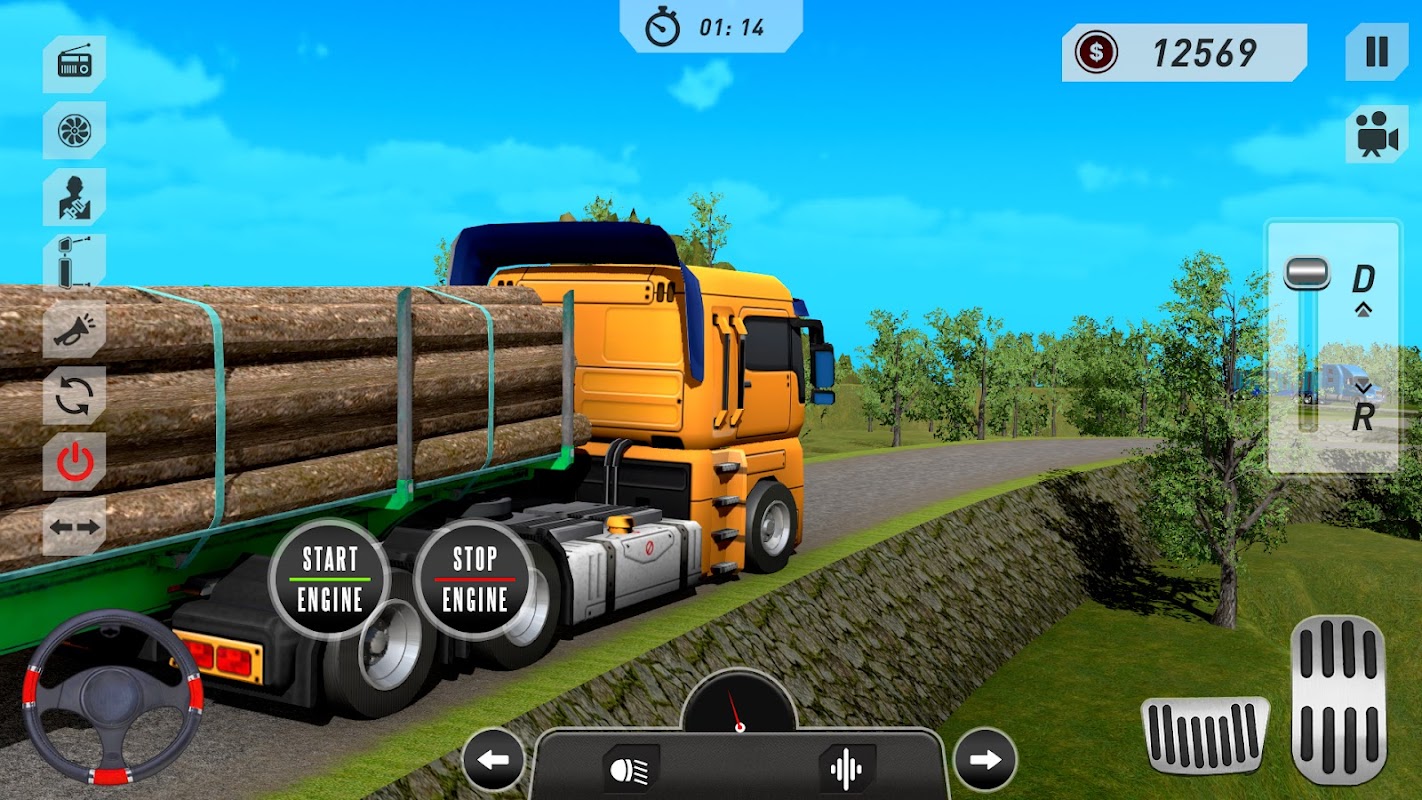Image resolution: width=1422 pixels, height=800 pixels.
Task: Toggle the fan icon button
Action: pos(74,130)
